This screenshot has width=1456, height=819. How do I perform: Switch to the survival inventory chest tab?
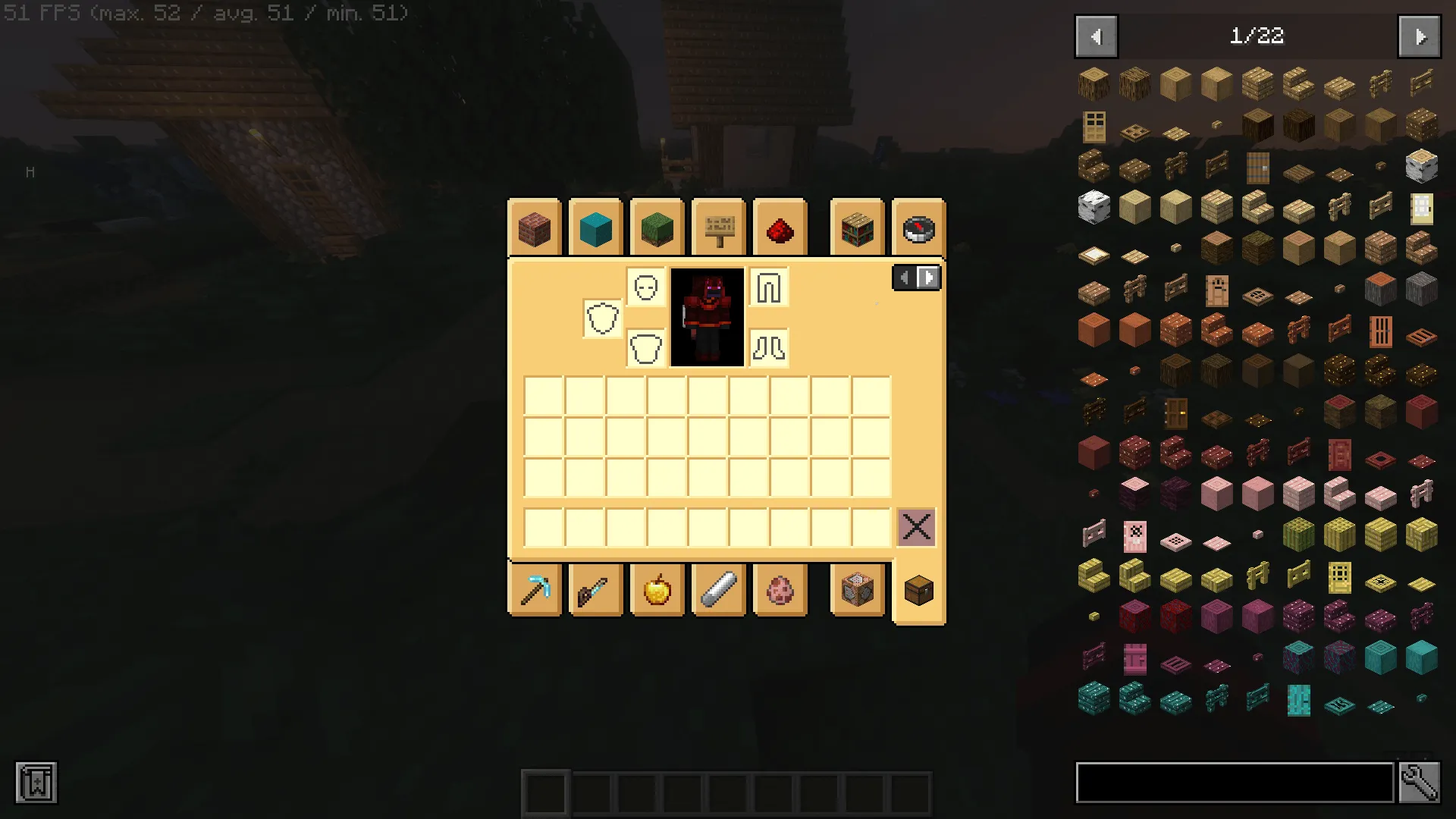(x=918, y=590)
